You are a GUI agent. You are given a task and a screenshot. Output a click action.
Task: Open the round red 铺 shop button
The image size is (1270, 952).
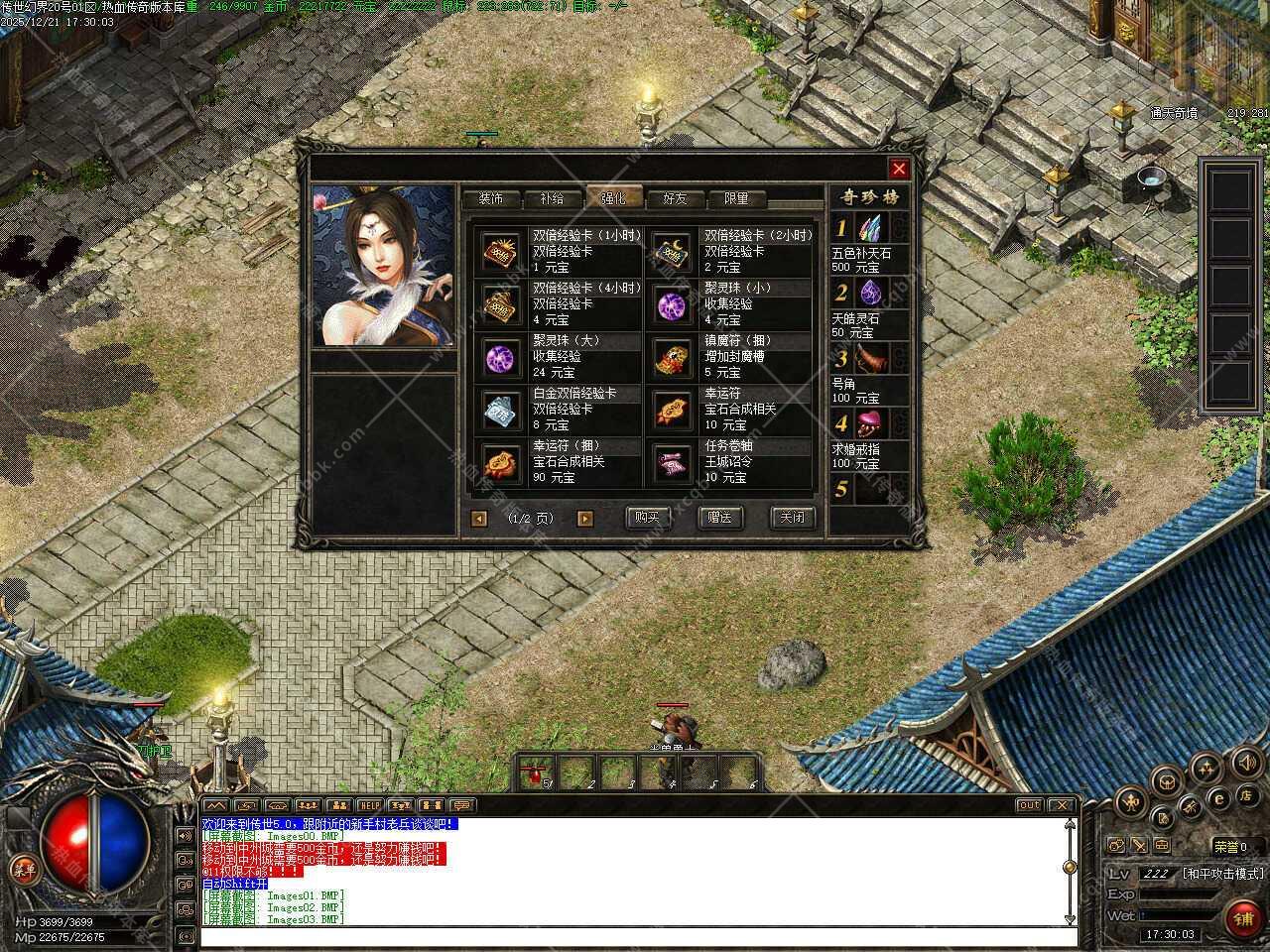click(x=1243, y=918)
